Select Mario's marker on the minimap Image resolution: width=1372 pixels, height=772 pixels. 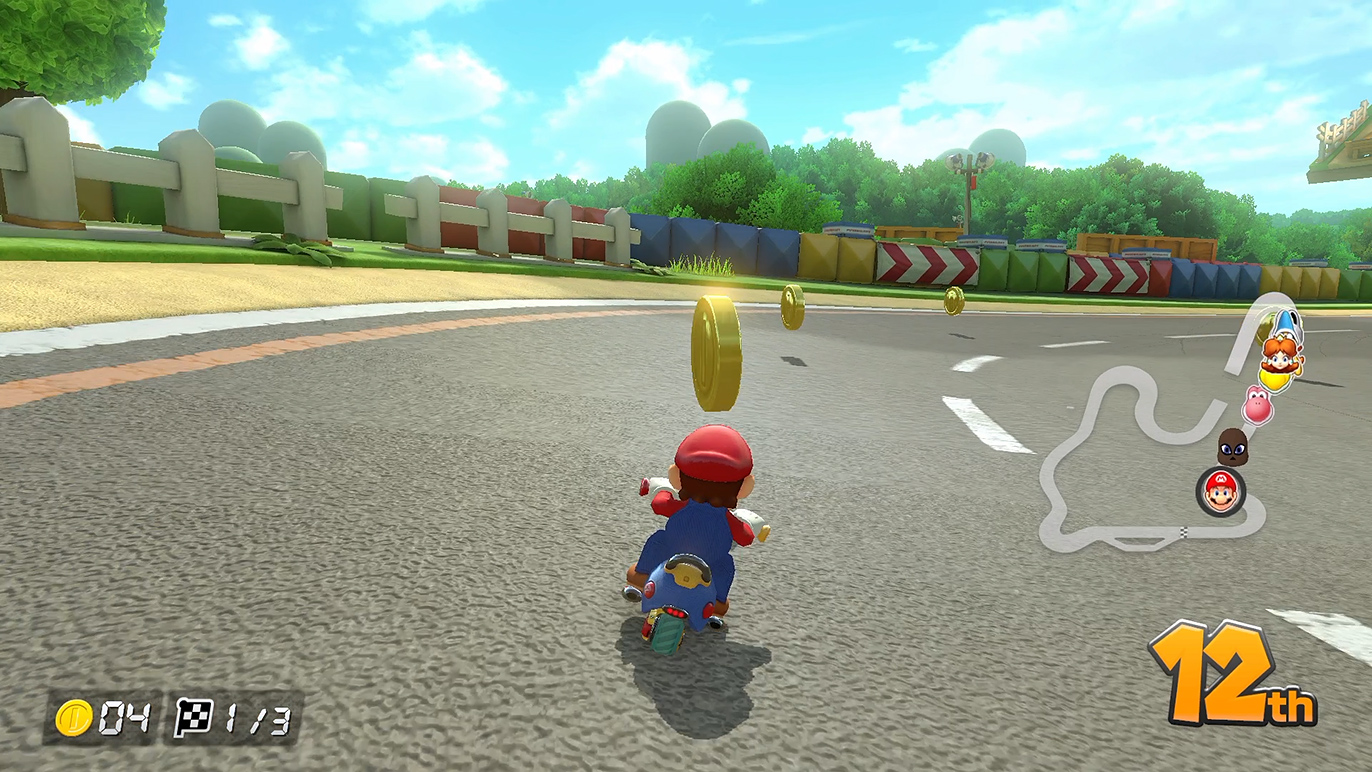(1220, 491)
